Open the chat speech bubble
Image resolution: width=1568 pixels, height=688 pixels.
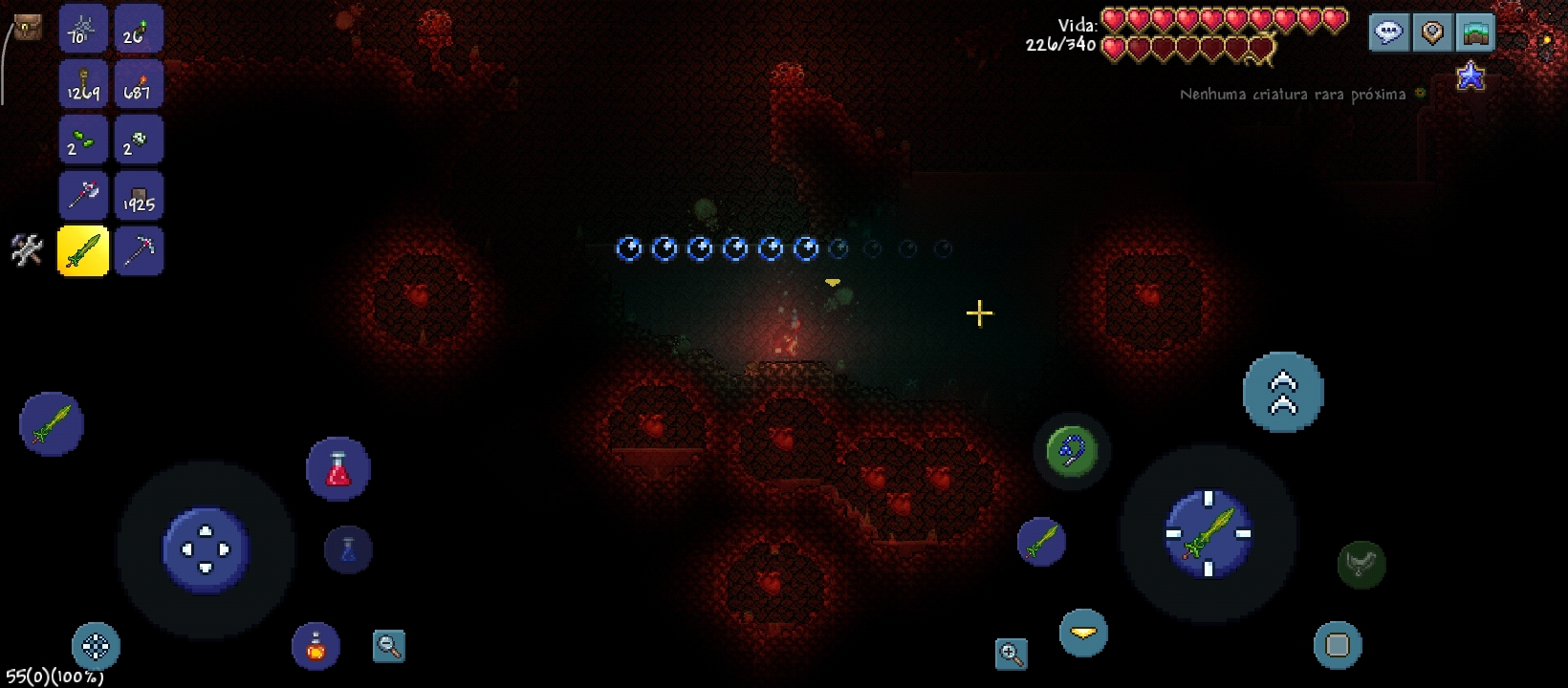tap(1388, 33)
